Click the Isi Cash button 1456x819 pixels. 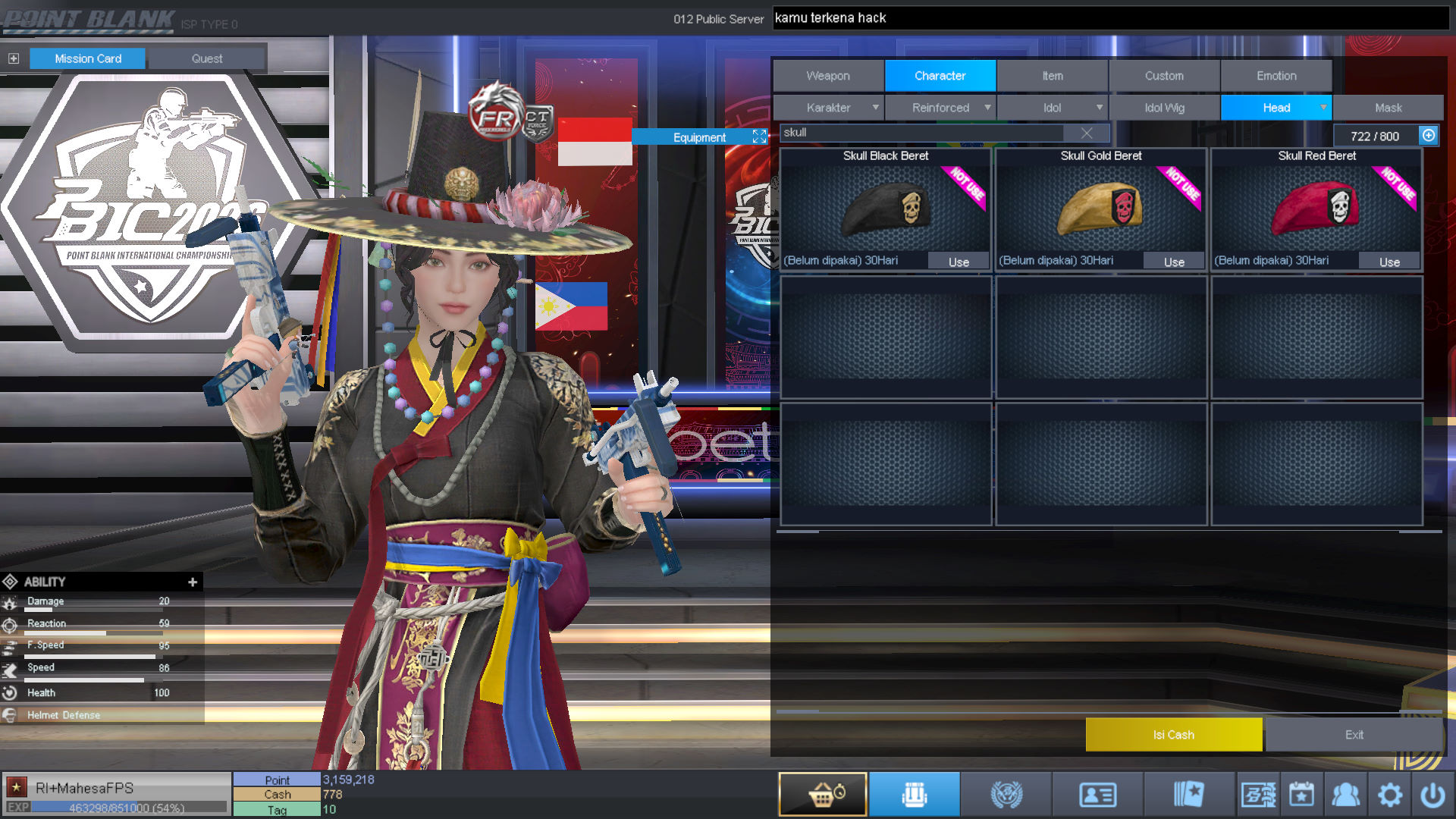(x=1173, y=735)
